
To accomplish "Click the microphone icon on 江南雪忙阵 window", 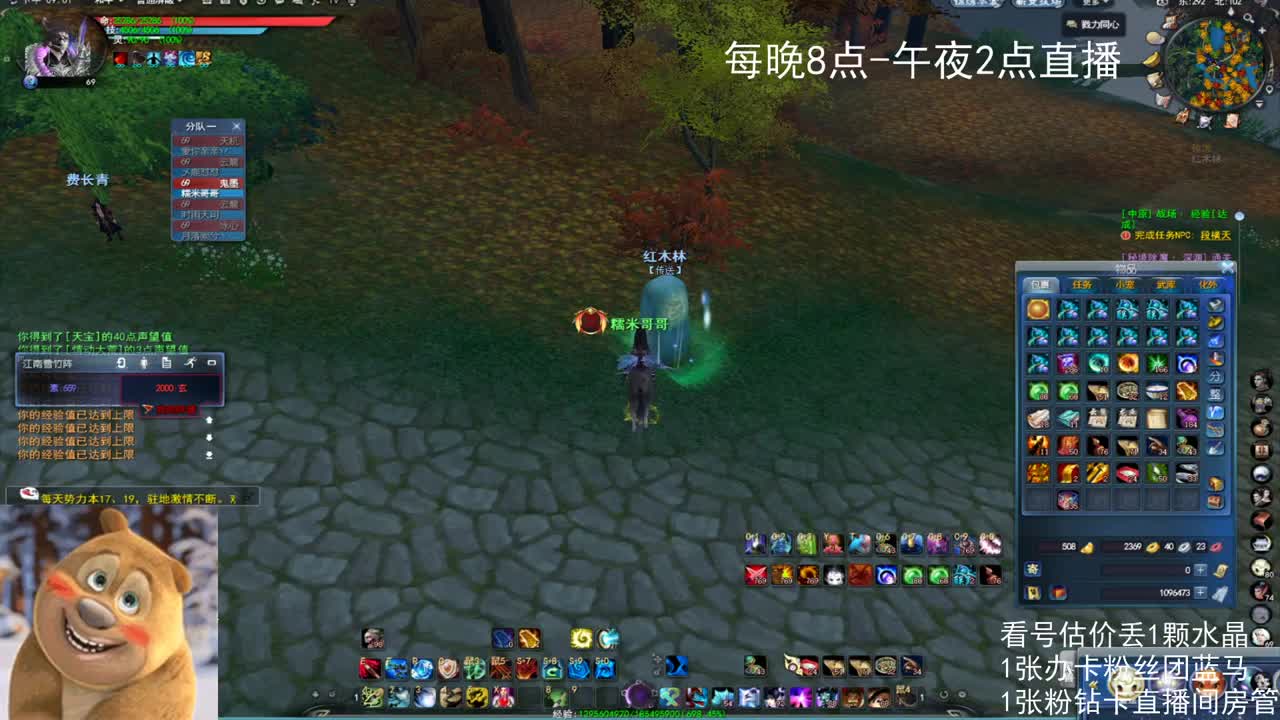I will (x=144, y=363).
